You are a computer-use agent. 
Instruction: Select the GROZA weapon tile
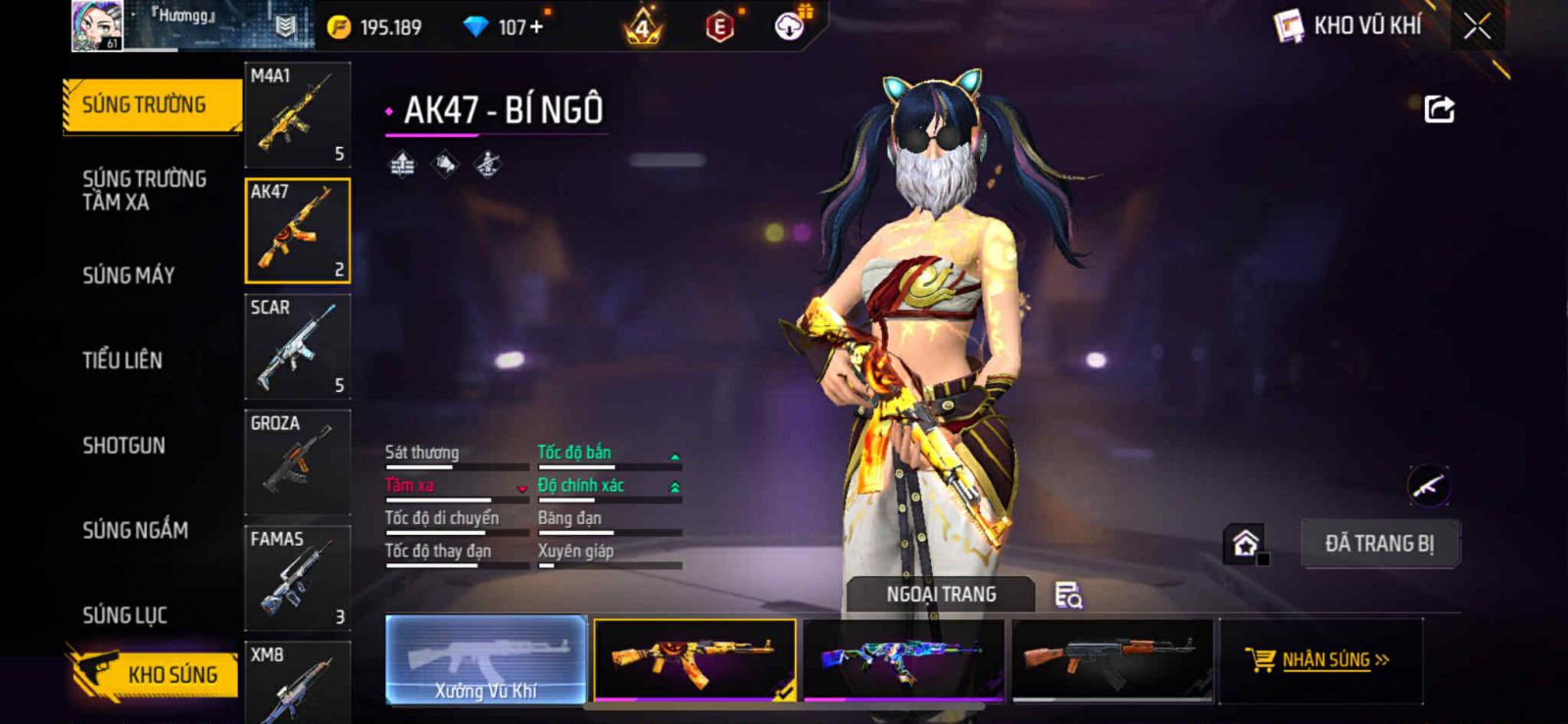point(297,461)
